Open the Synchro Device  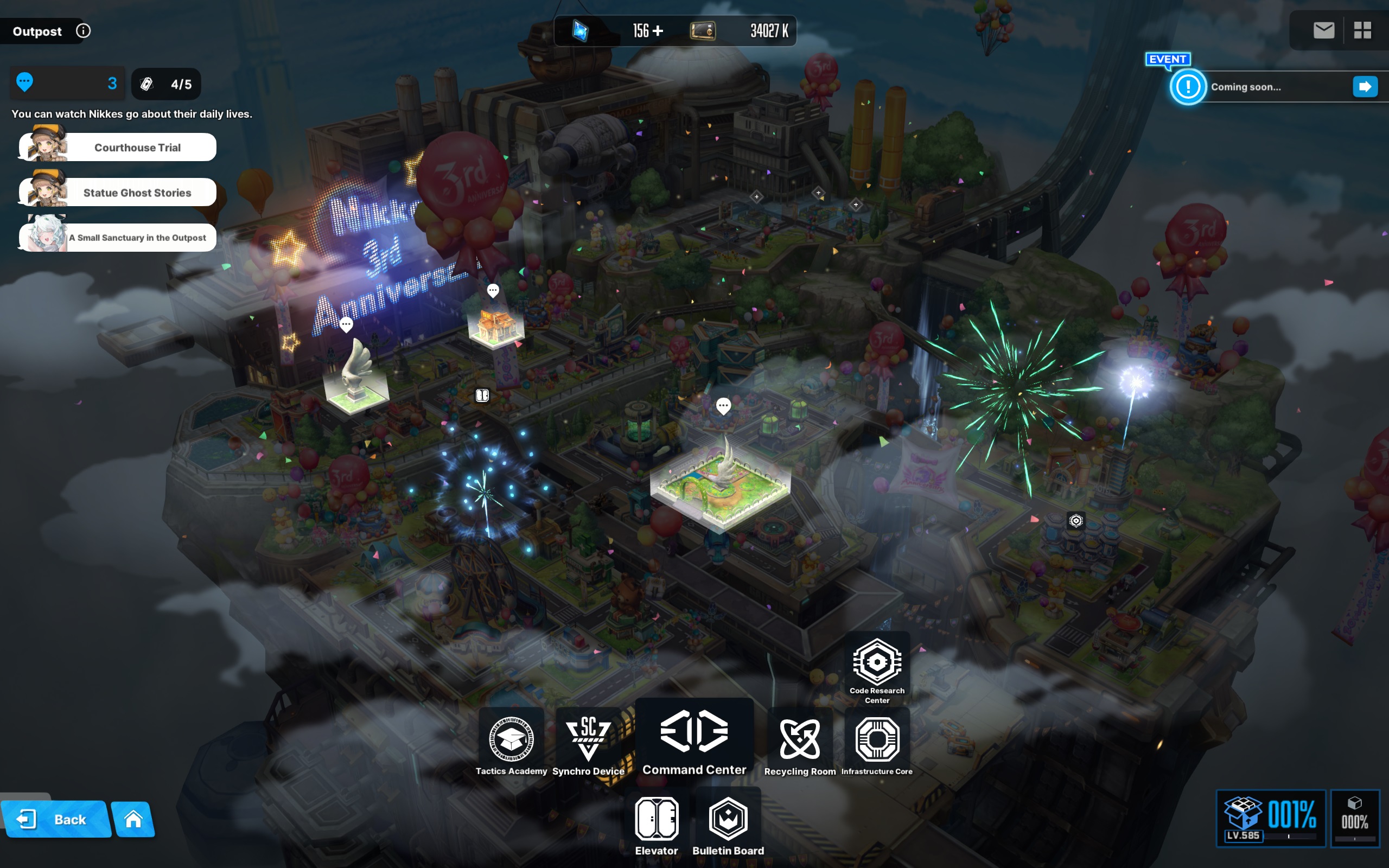(588, 744)
